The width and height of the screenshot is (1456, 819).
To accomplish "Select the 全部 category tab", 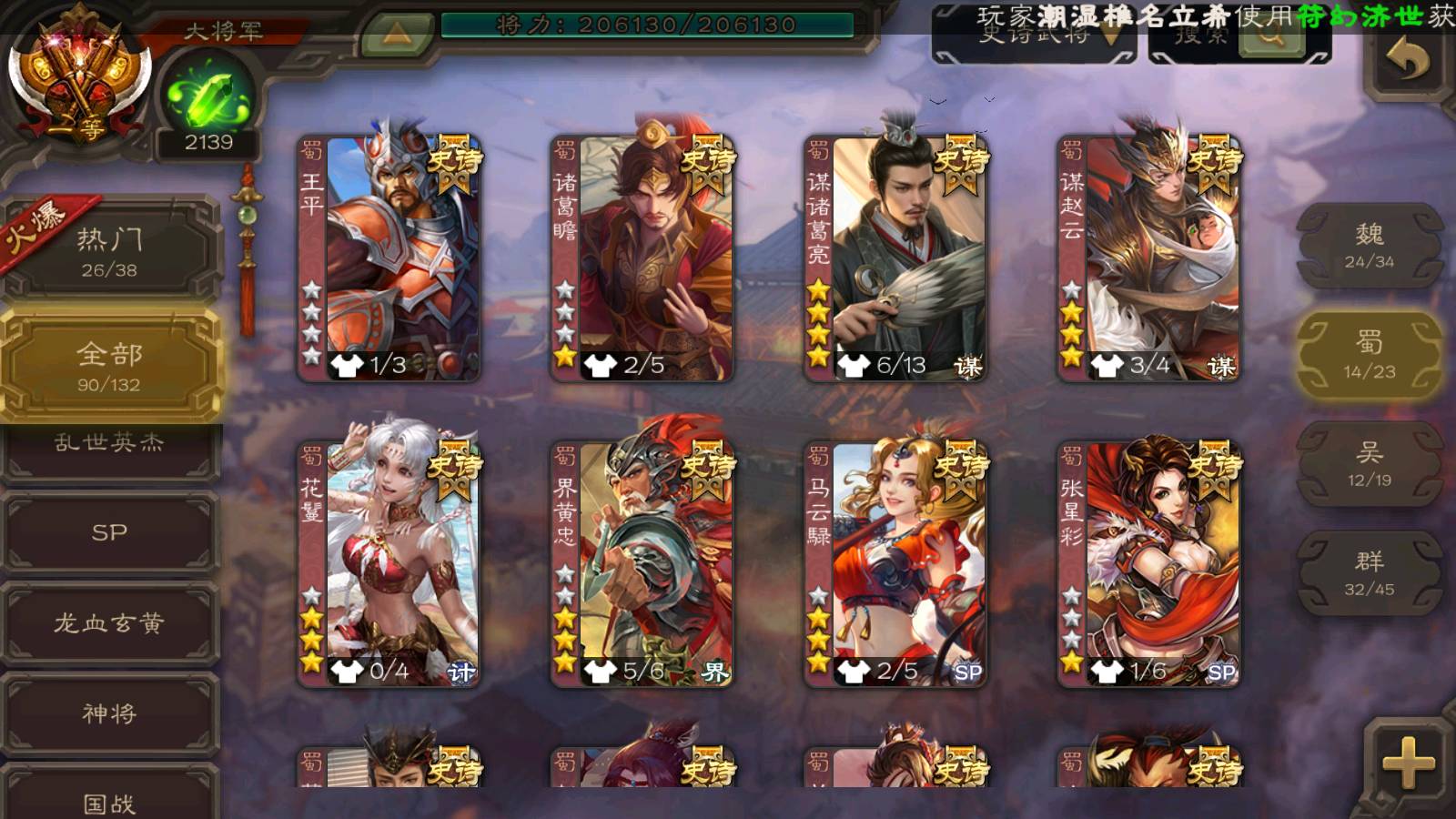I will 109,365.
